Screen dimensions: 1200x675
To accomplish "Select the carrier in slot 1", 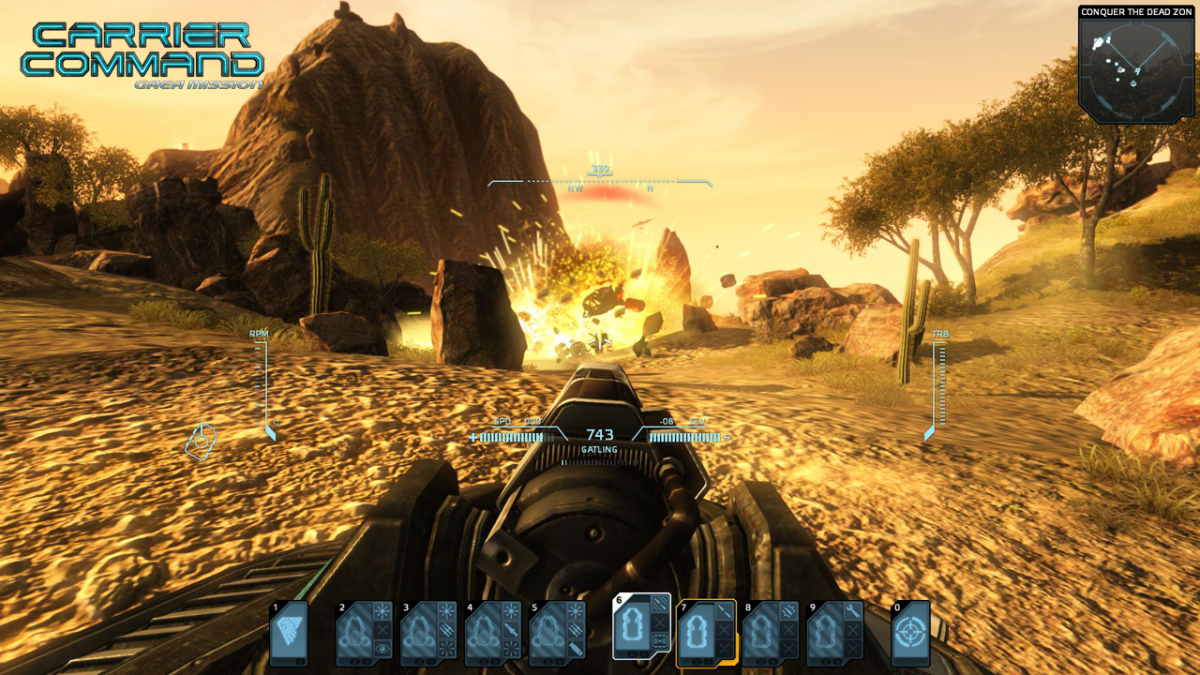I will 288,633.
